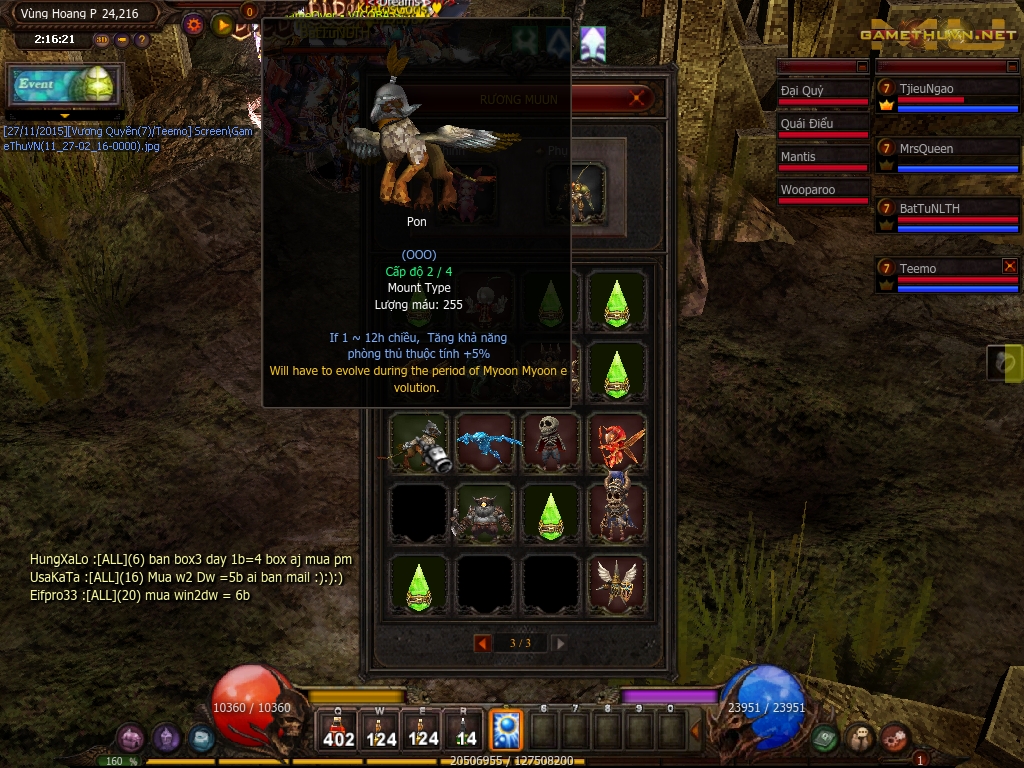Remove Teemo with the red X button
This screenshot has height=768, width=1024.
point(1009,266)
